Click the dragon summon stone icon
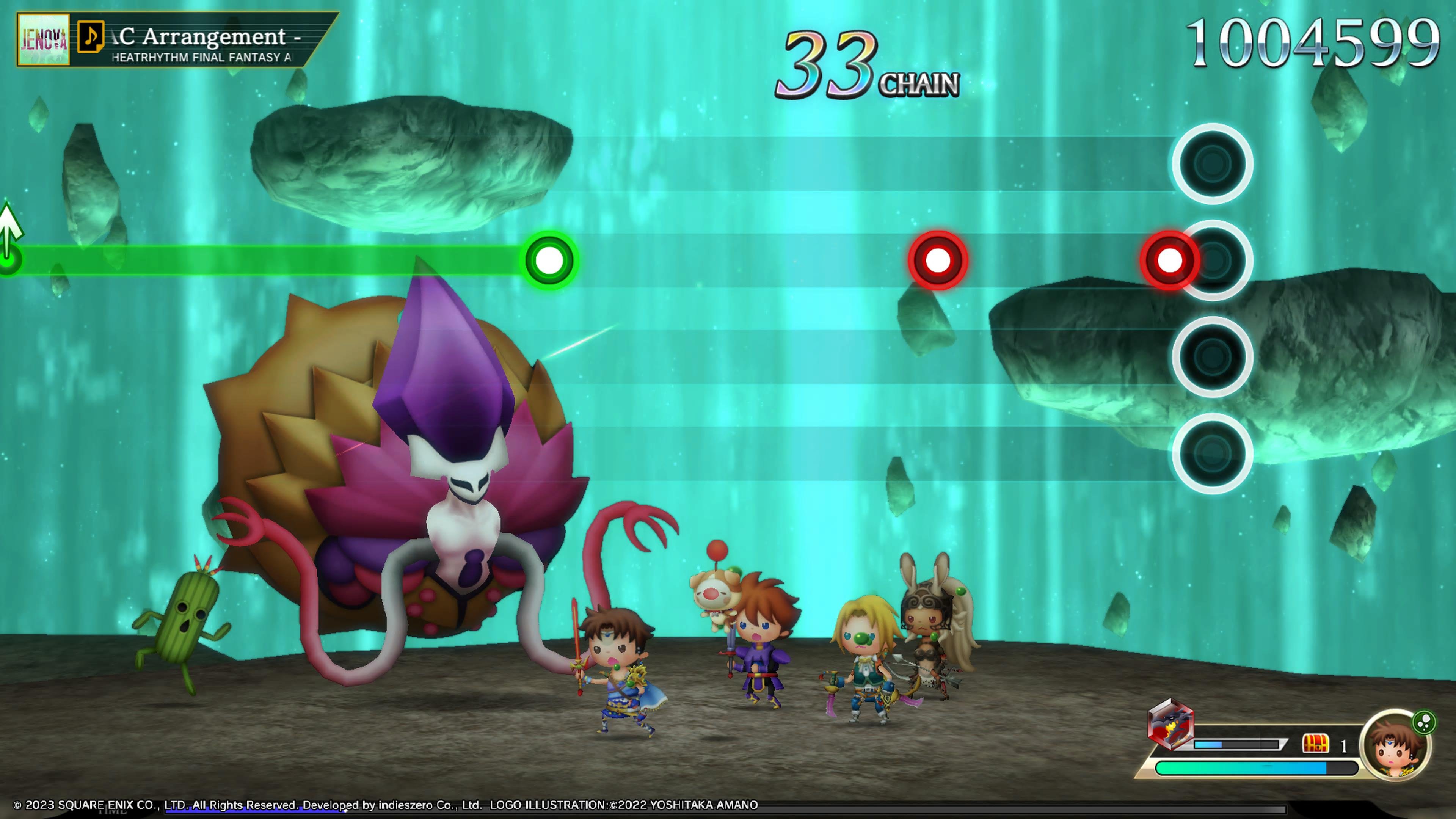Viewport: 1456px width, 819px height. [x=1170, y=724]
